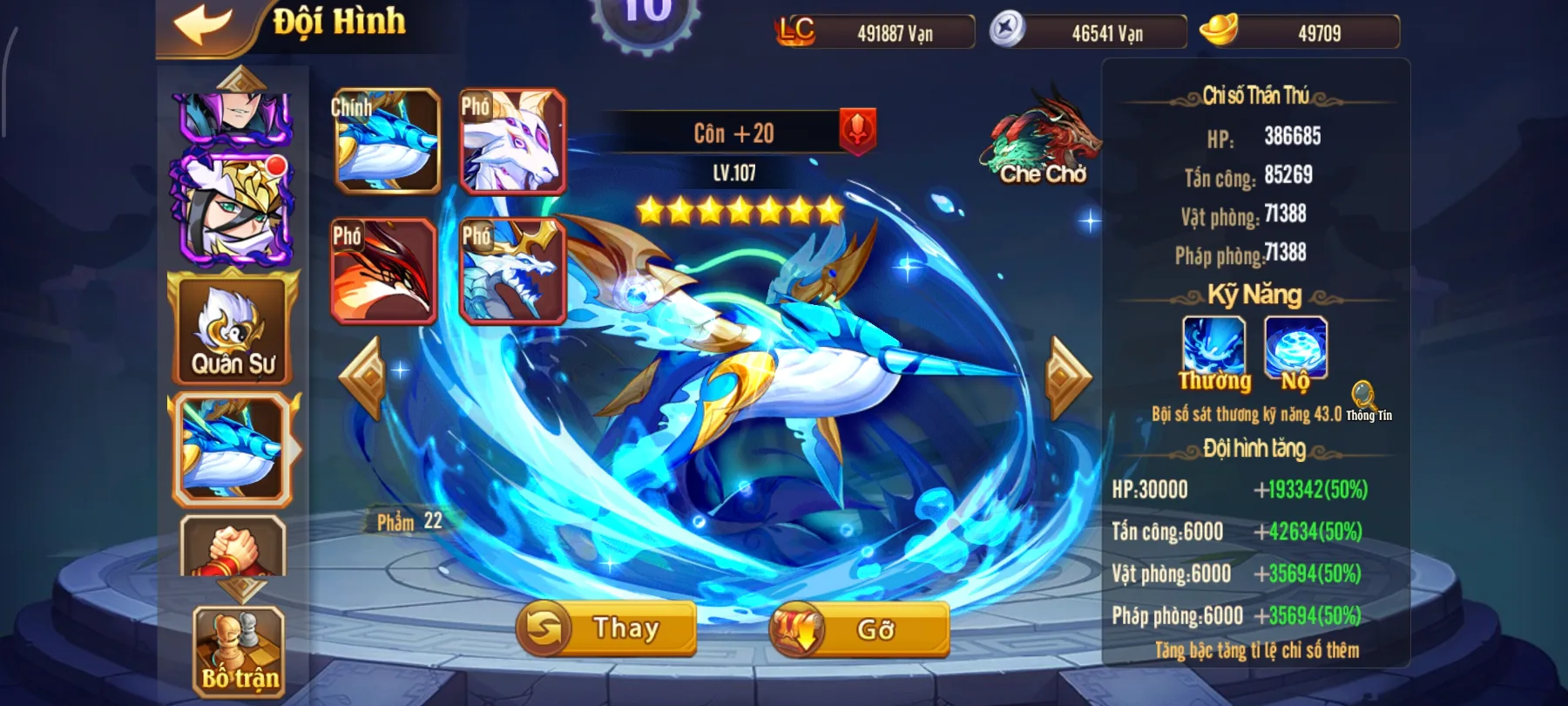The image size is (1568, 706).
Task: Select the Phó slot with white dragon
Action: click(512, 270)
